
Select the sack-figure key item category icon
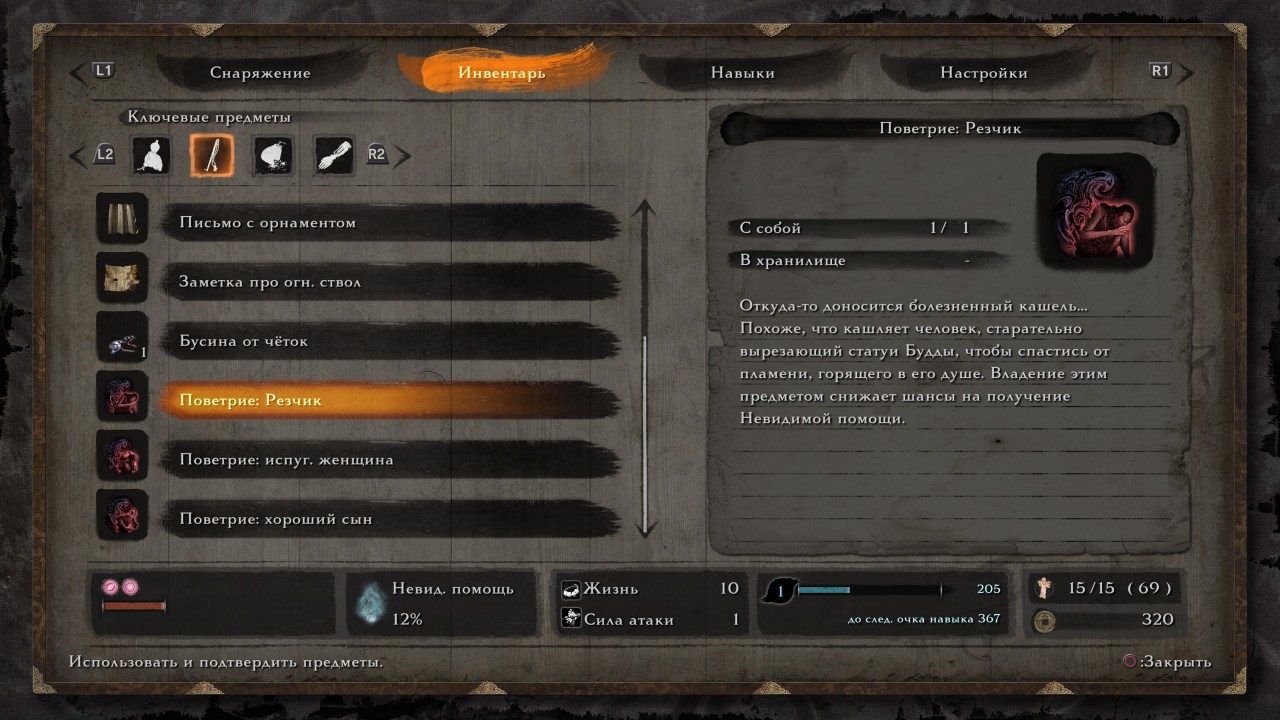click(151, 155)
